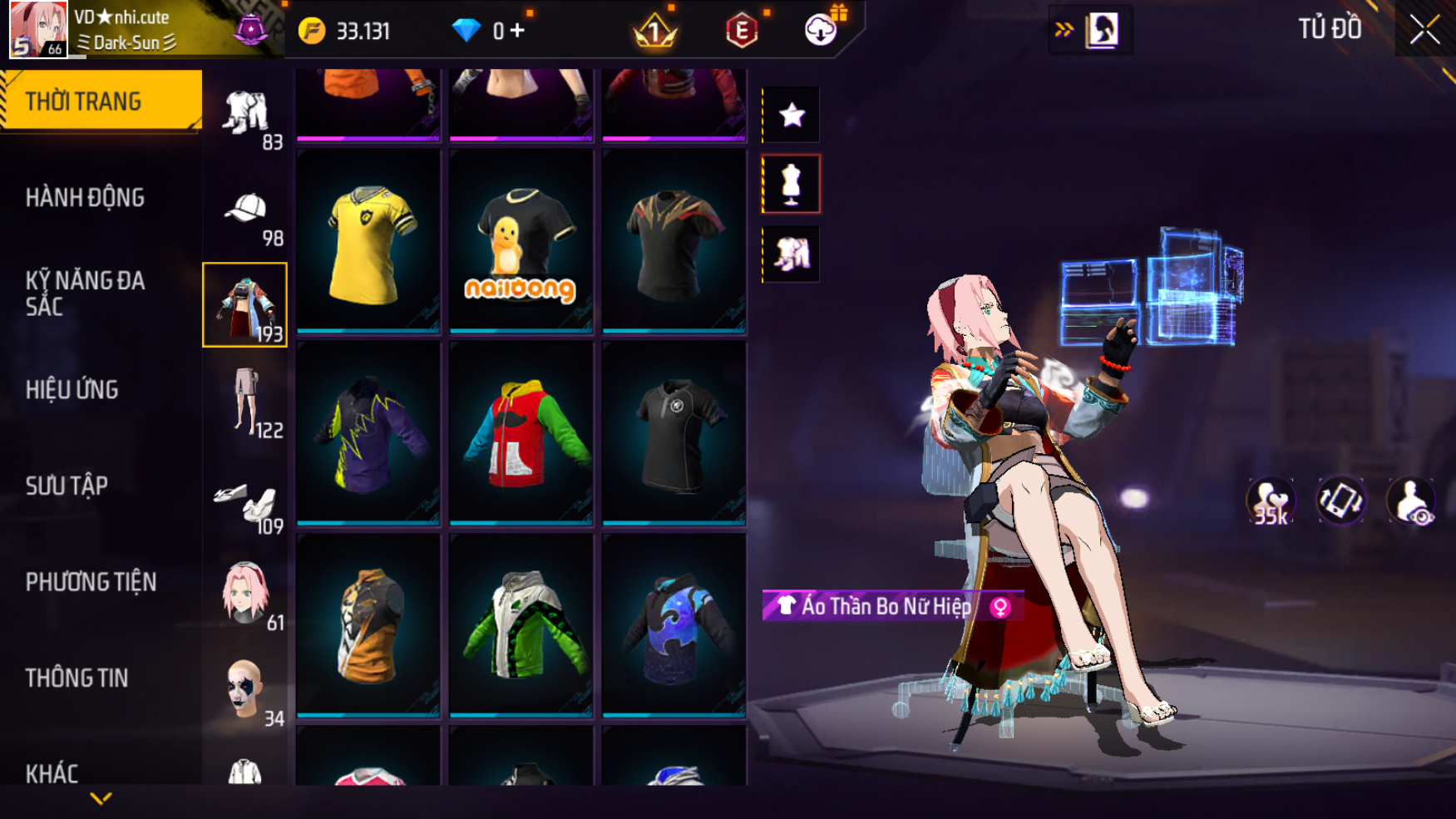
Task: Pick the red, green and blue hoodie
Action: pos(521,434)
